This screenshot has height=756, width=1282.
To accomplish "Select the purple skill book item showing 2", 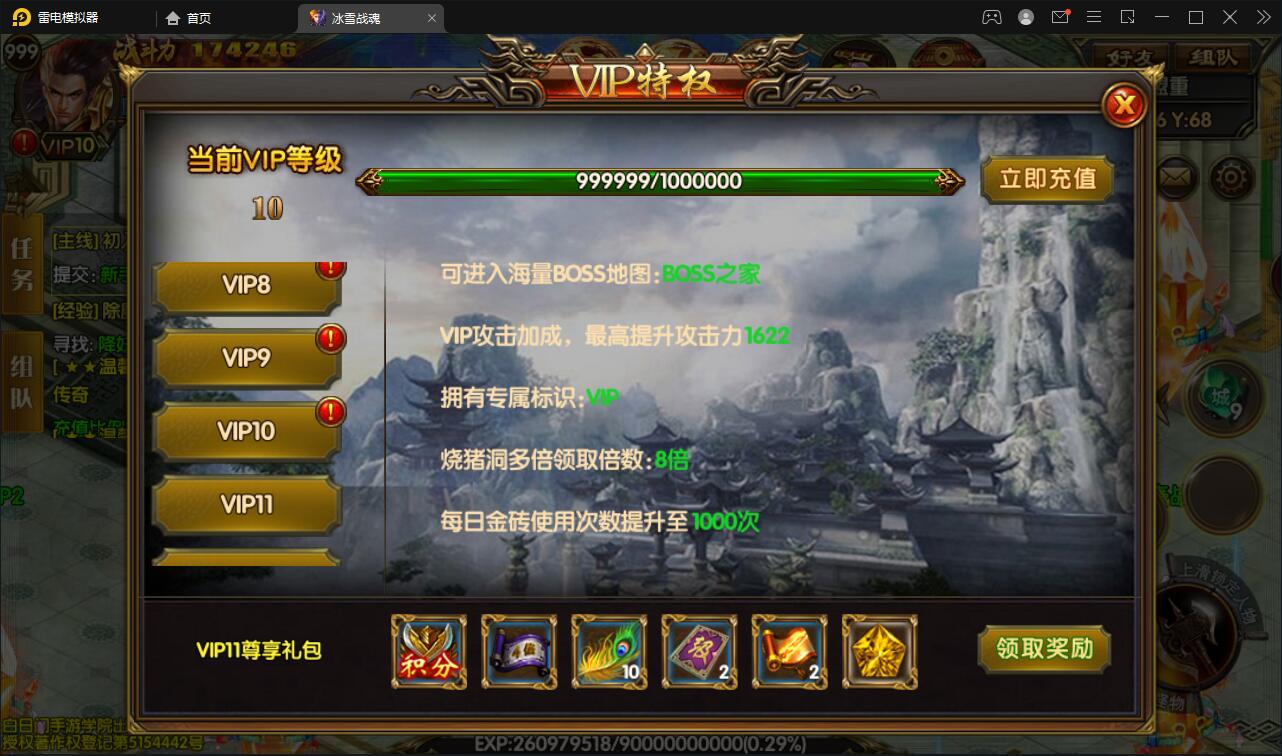I will pyautogui.click(x=698, y=652).
